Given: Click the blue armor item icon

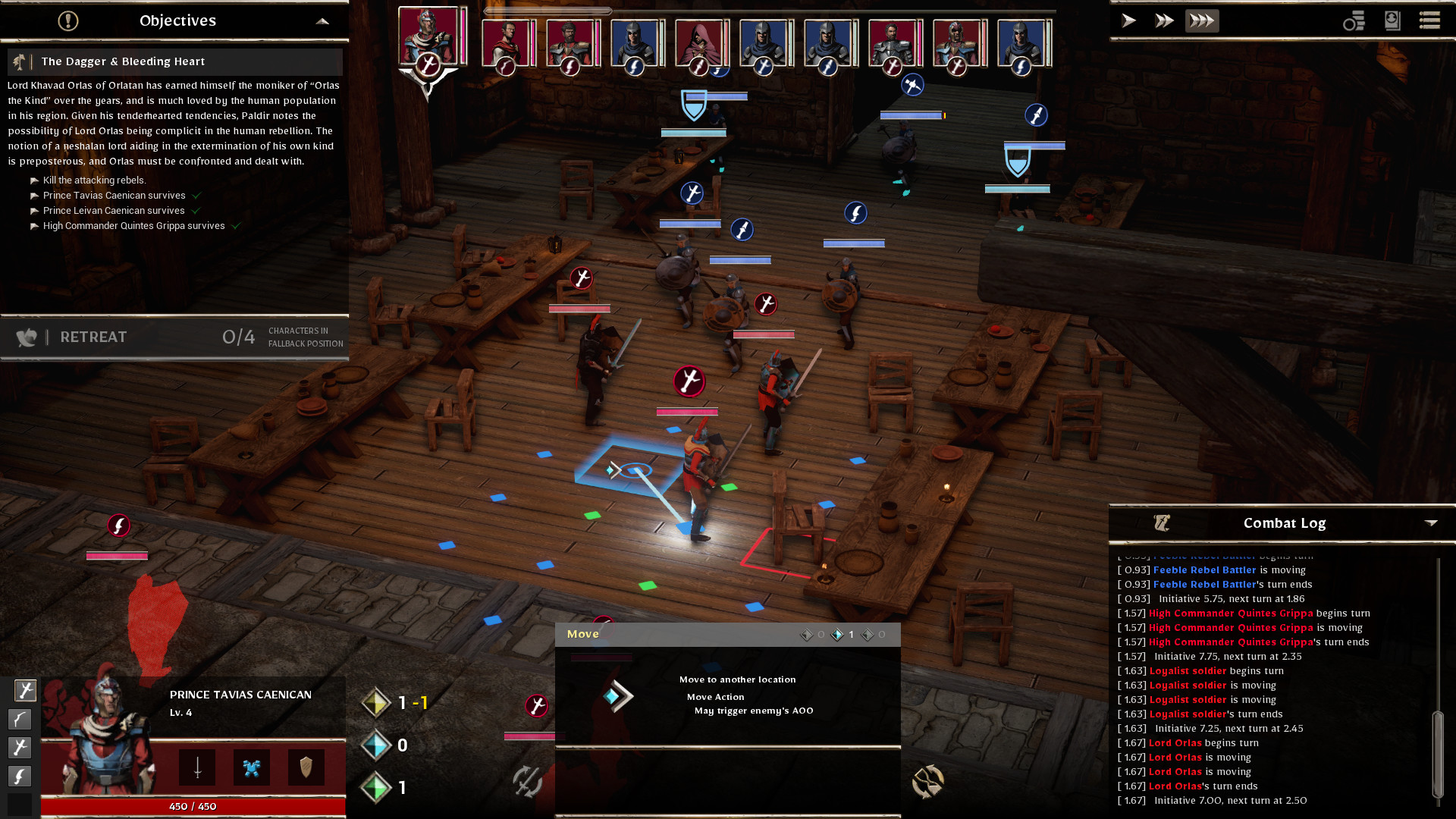Looking at the screenshot, I should (251, 767).
